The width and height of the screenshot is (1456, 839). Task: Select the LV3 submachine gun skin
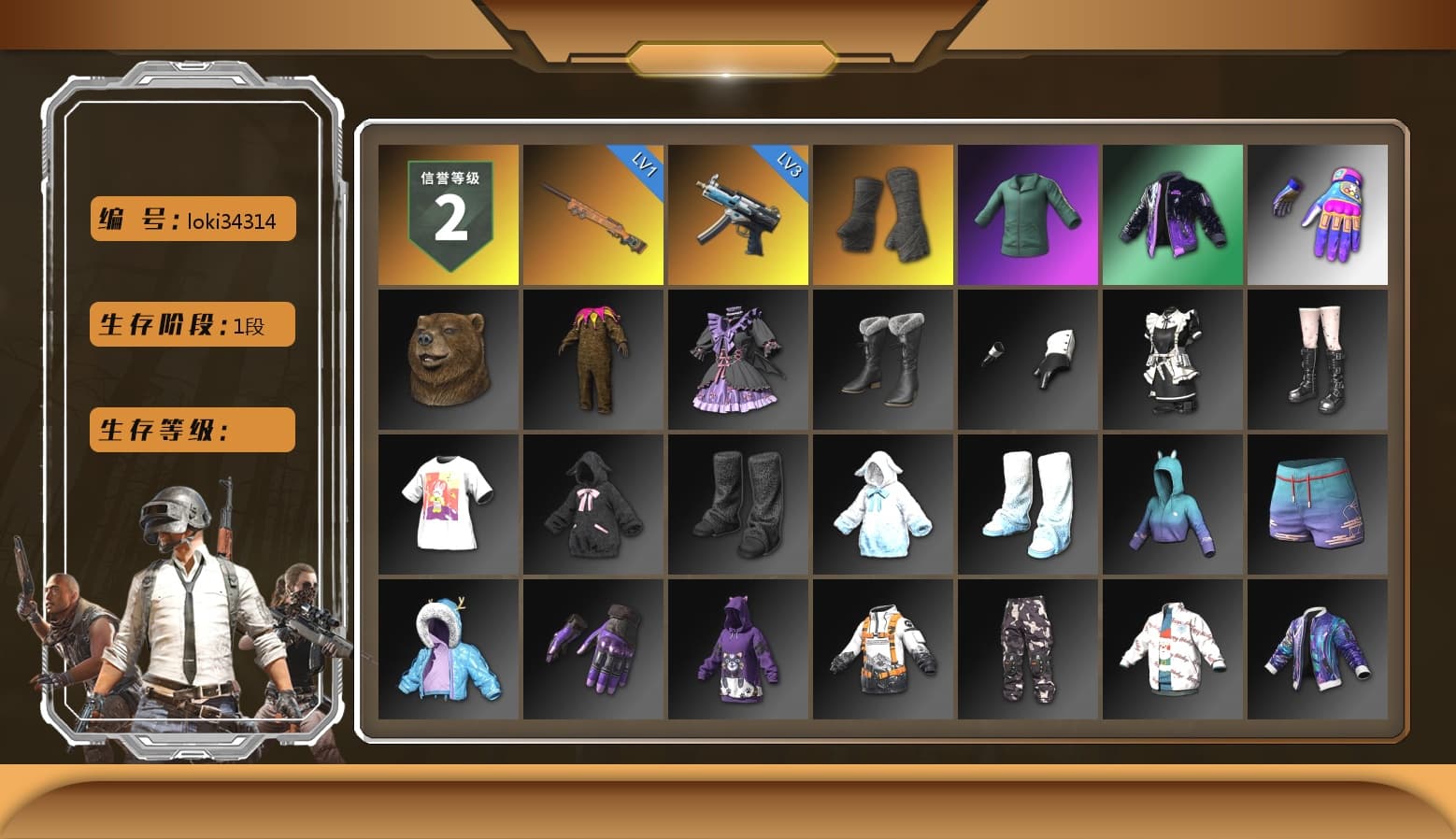tap(738, 213)
